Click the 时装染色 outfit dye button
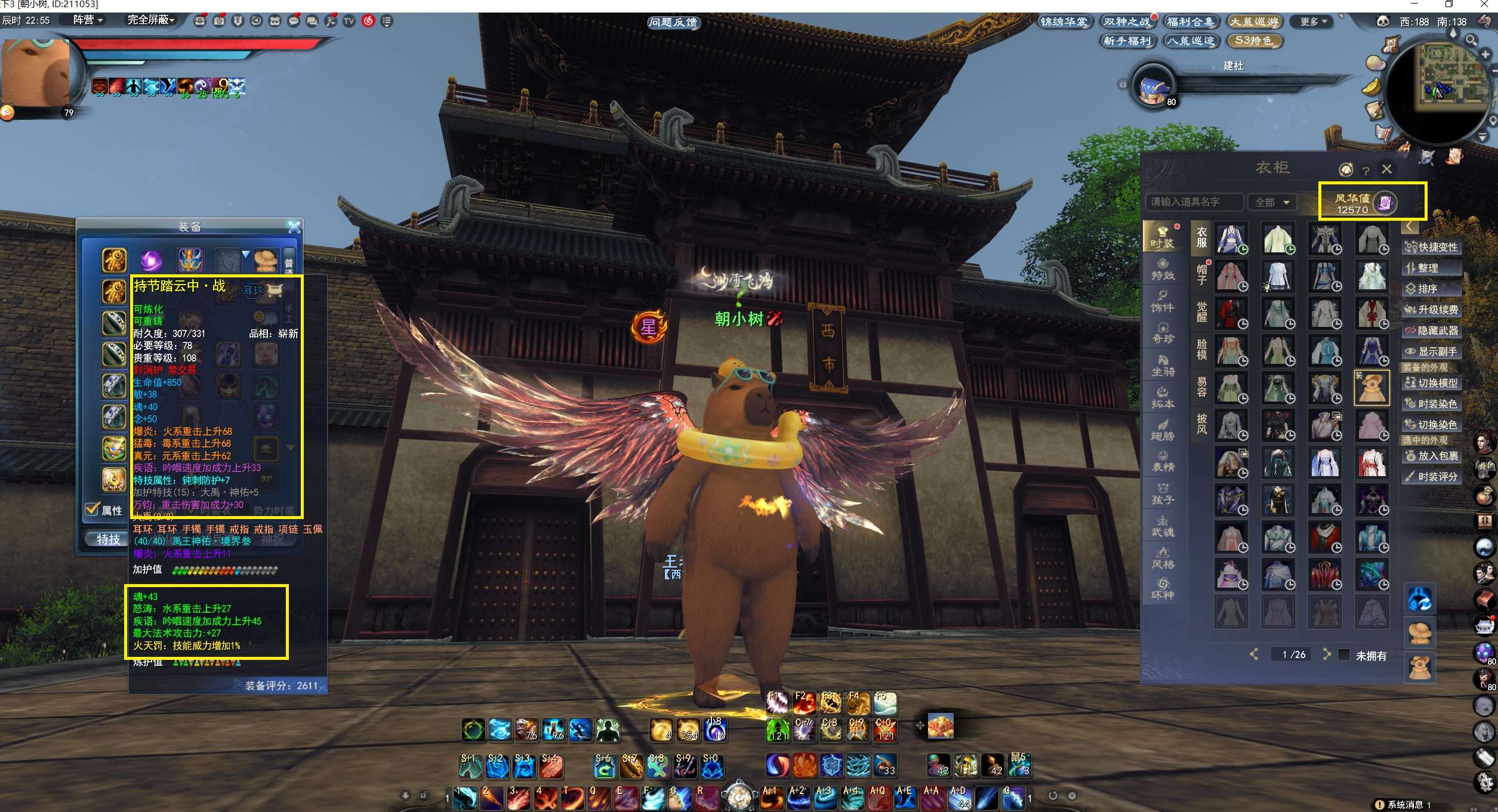1498x812 pixels. tap(1431, 404)
